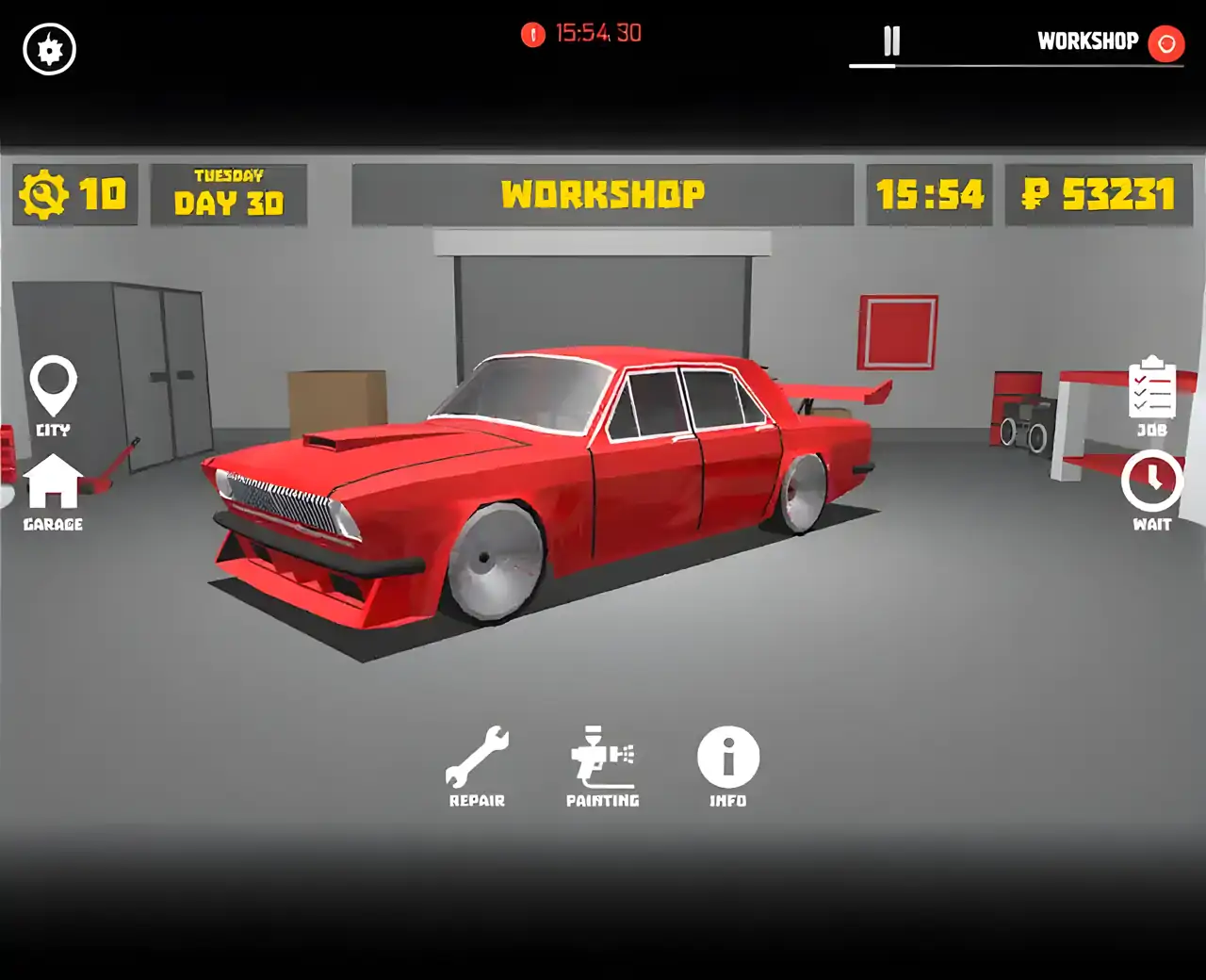The image size is (1206, 980).
Task: Stop recording with the red Workshop button
Action: click(x=1165, y=42)
